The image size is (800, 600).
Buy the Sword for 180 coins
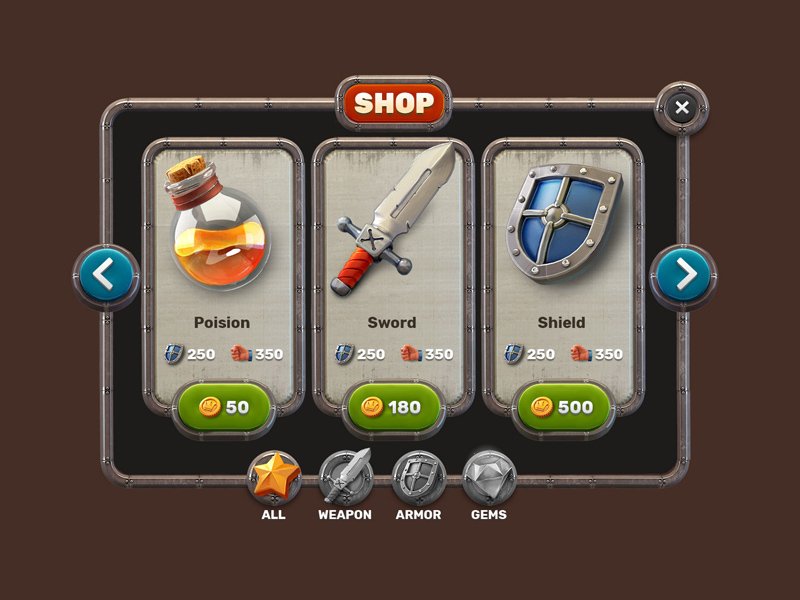(x=393, y=408)
